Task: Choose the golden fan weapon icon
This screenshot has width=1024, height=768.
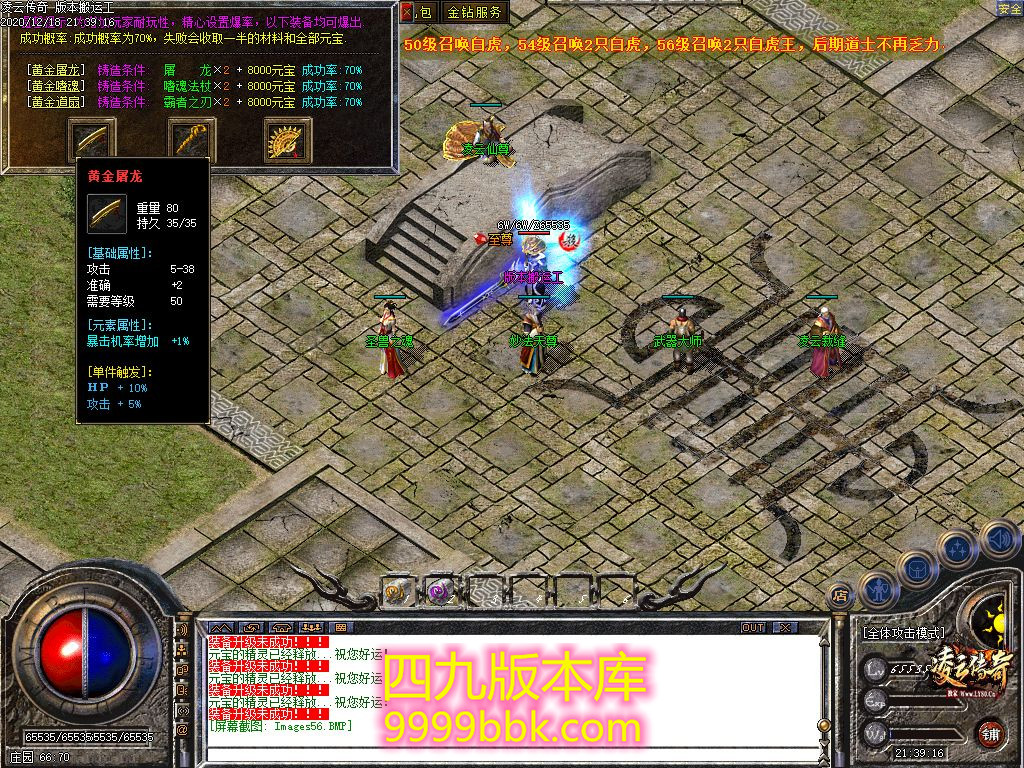Action: click(288, 139)
